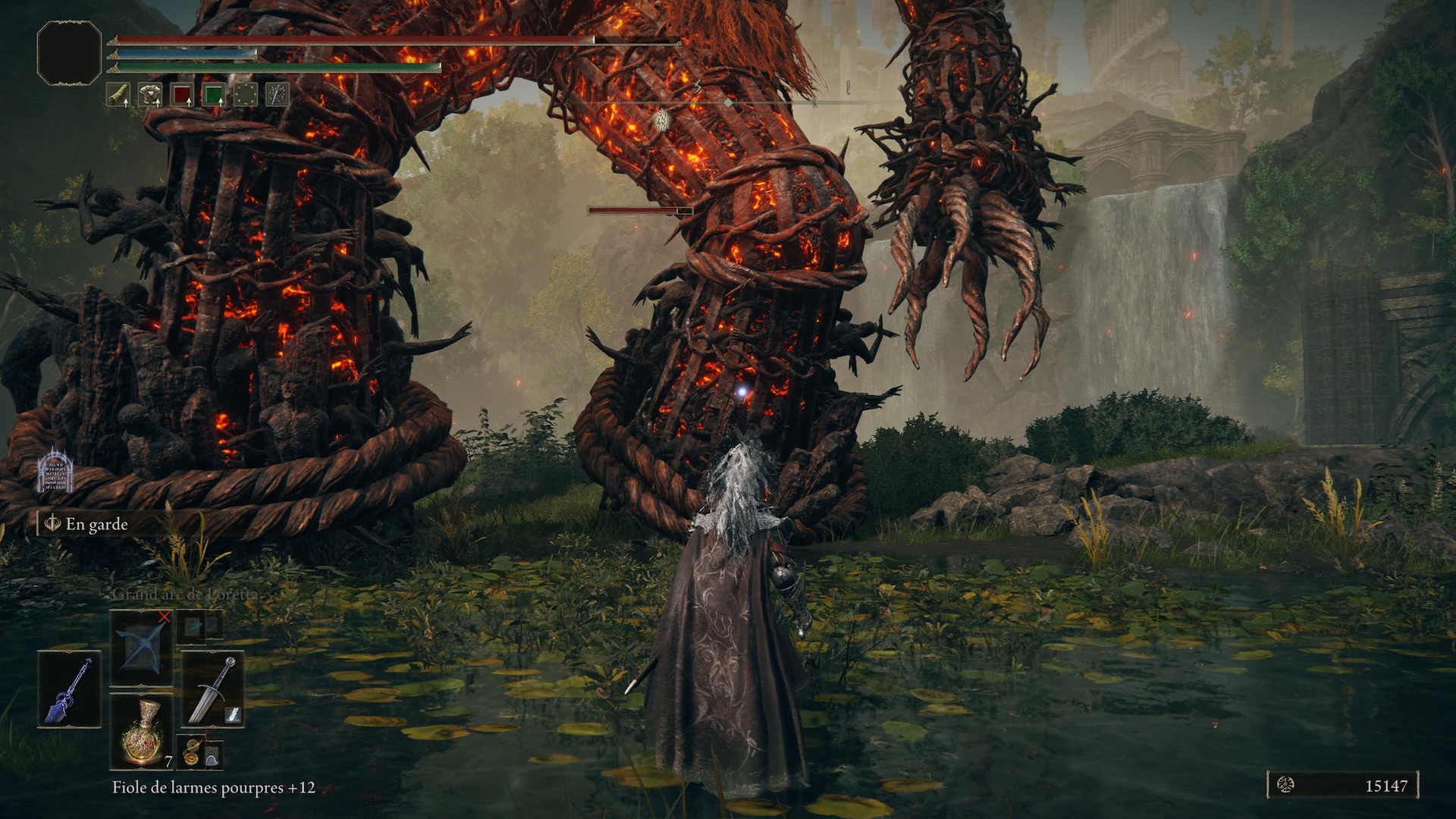
Task: Click the red boss health bar
Action: tap(639, 211)
